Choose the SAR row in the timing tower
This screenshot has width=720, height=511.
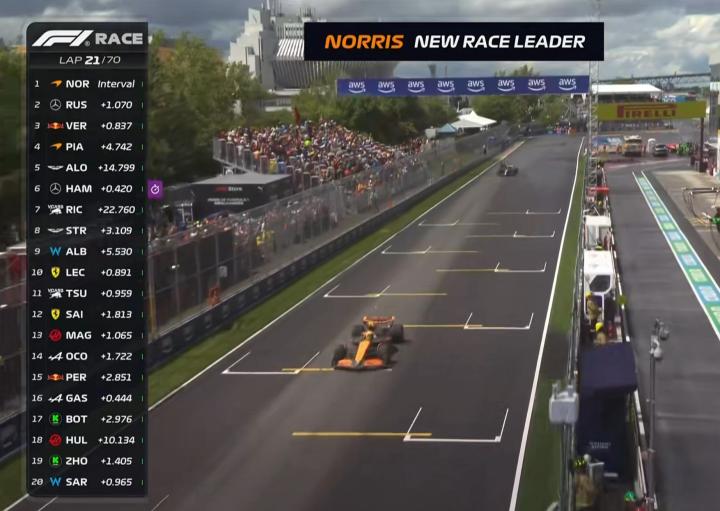tap(87, 481)
